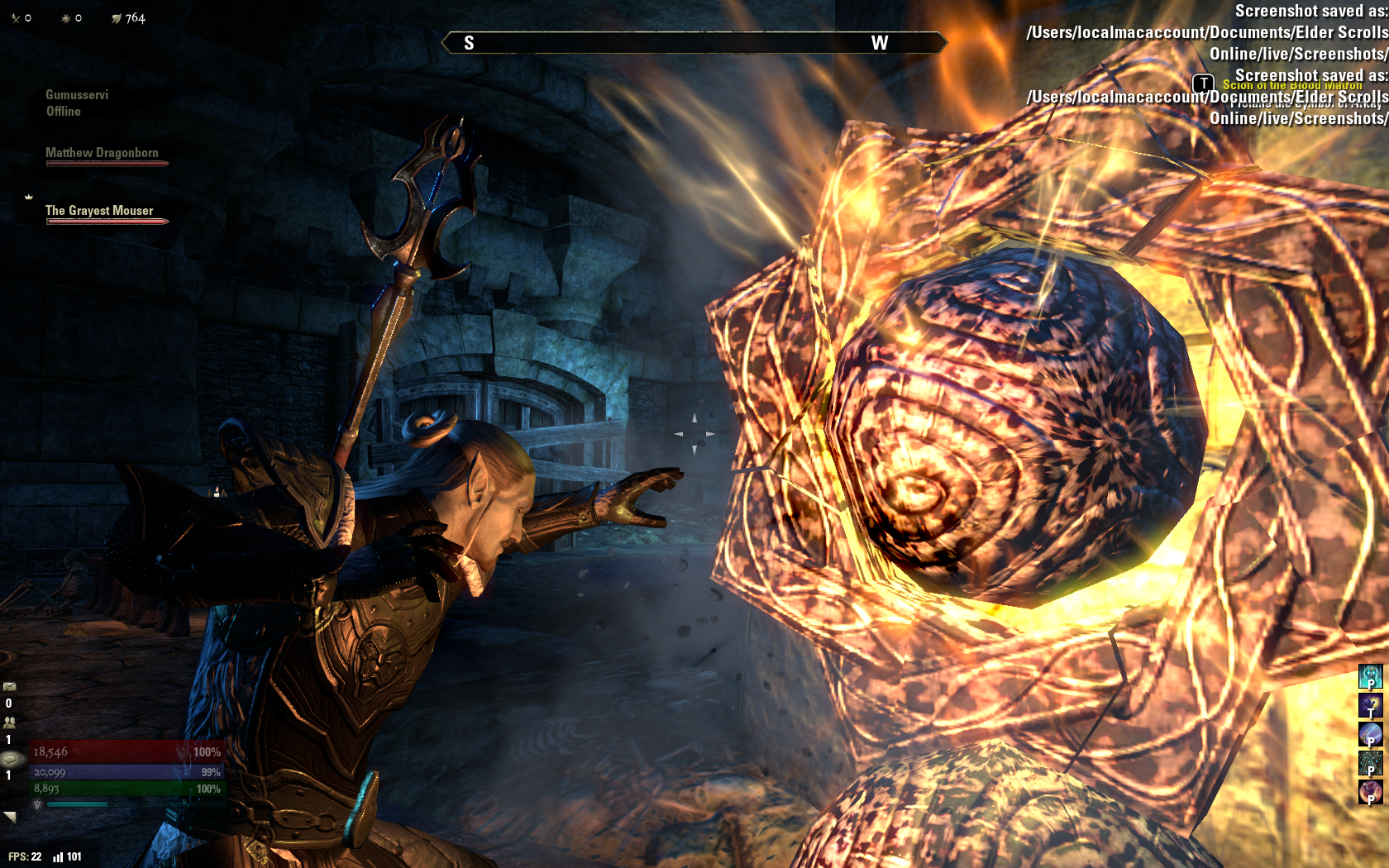Select group leader The Grayest Mouser

(x=99, y=211)
